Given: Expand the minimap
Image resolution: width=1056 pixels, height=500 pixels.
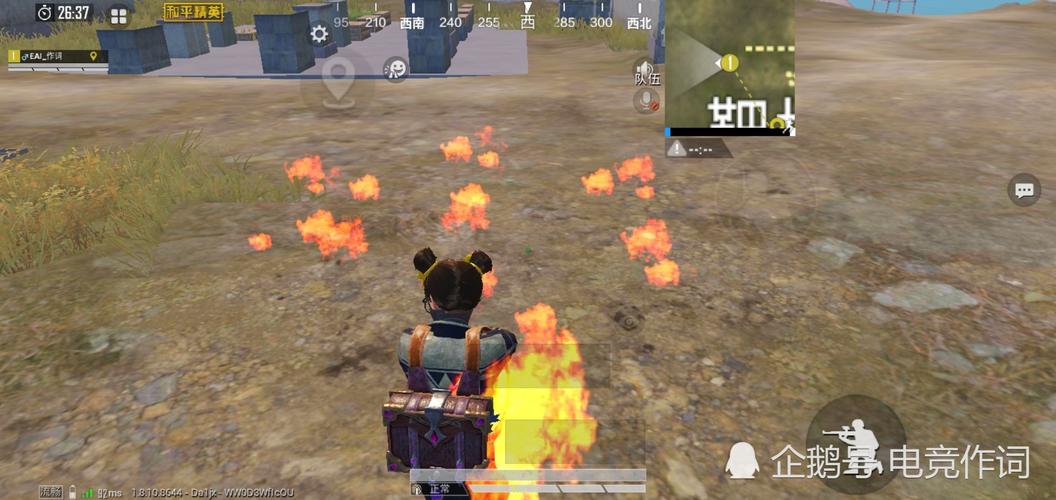Looking at the screenshot, I should (730, 68).
